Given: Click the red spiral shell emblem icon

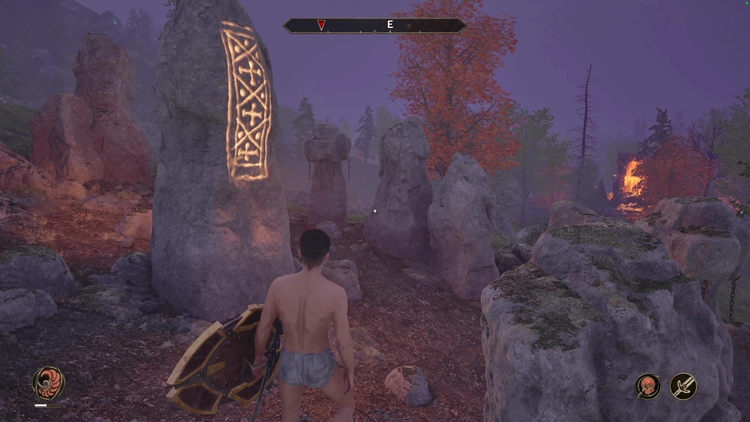Looking at the screenshot, I should pos(47,383).
